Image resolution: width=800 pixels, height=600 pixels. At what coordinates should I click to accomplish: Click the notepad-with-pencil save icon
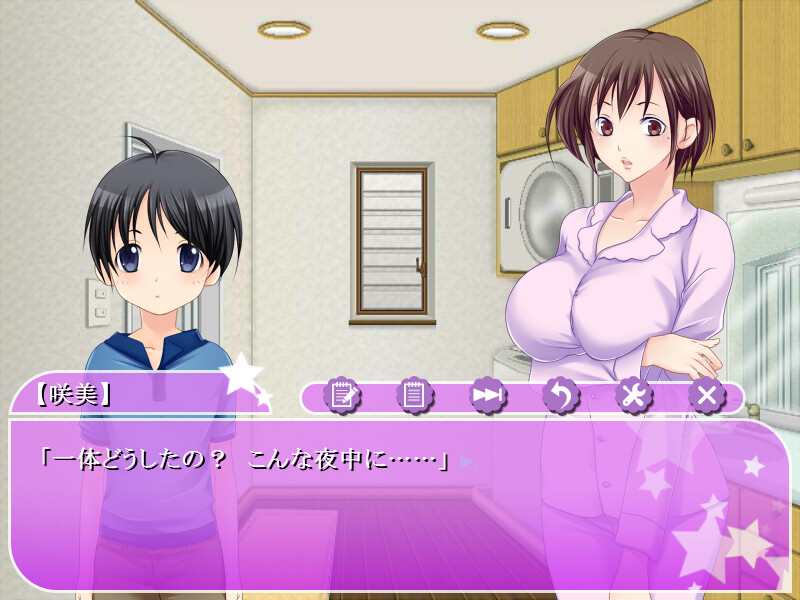(343, 396)
